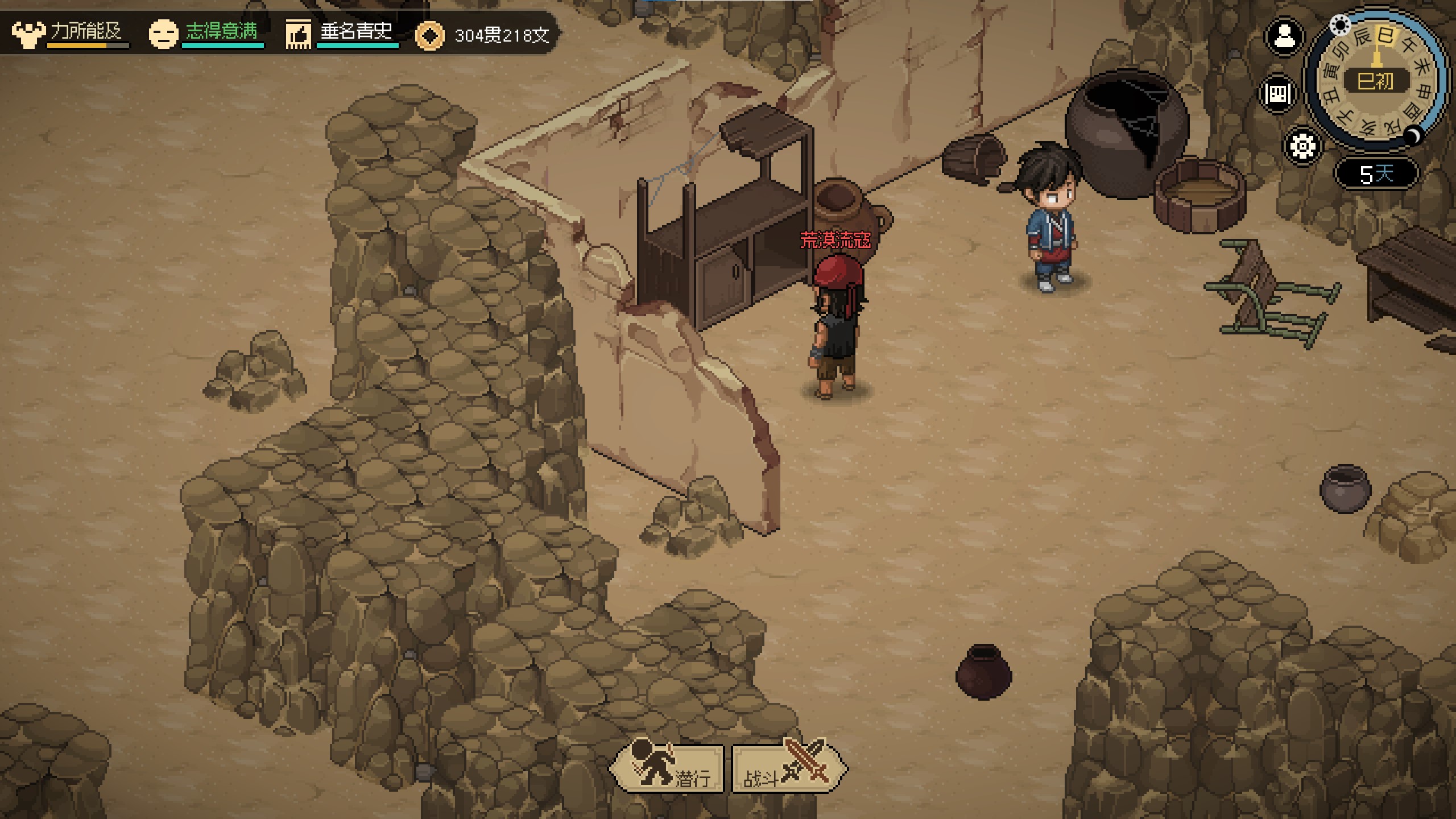Open the settings gear icon

pos(1302,146)
